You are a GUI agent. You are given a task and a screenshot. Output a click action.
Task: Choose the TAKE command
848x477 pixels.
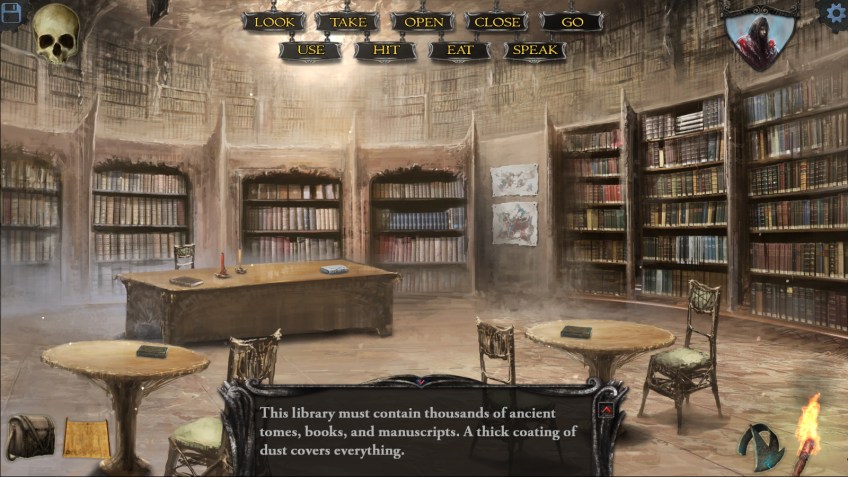click(347, 22)
